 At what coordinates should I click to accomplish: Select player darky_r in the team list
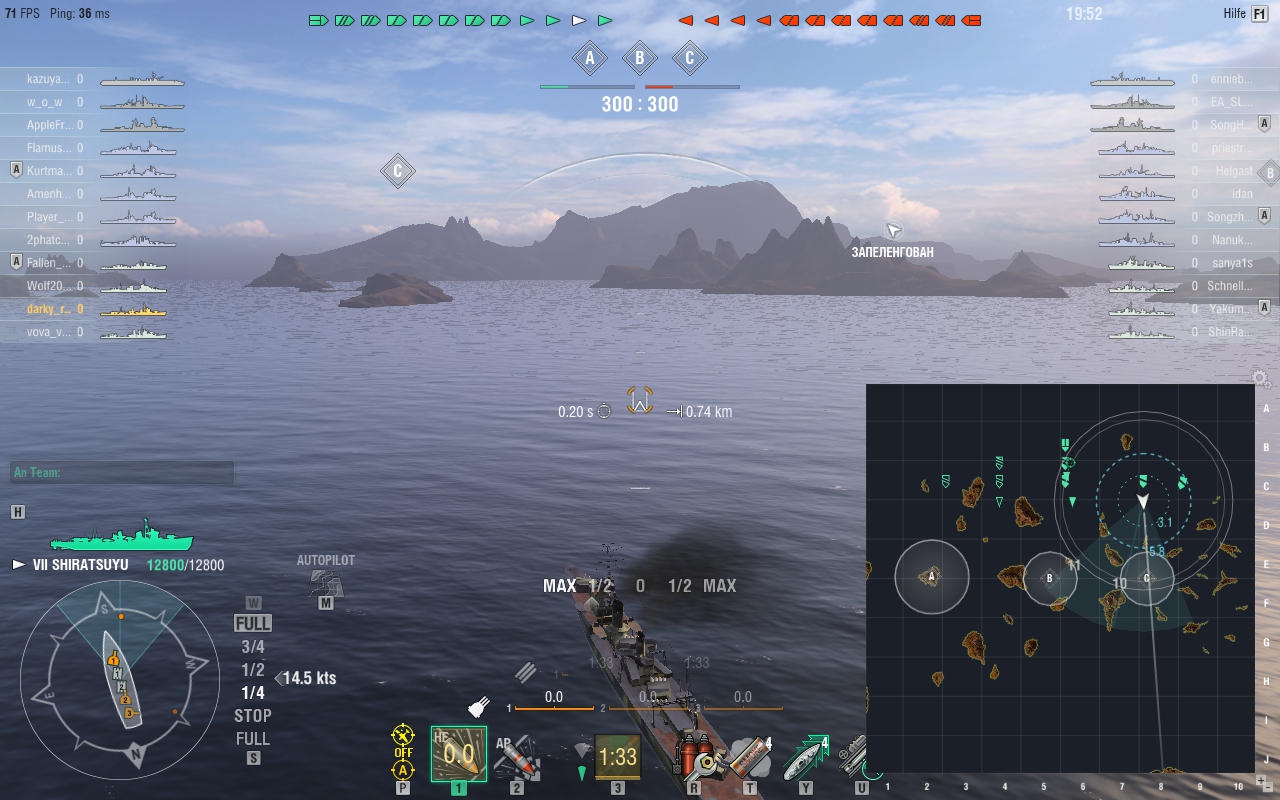[48, 309]
